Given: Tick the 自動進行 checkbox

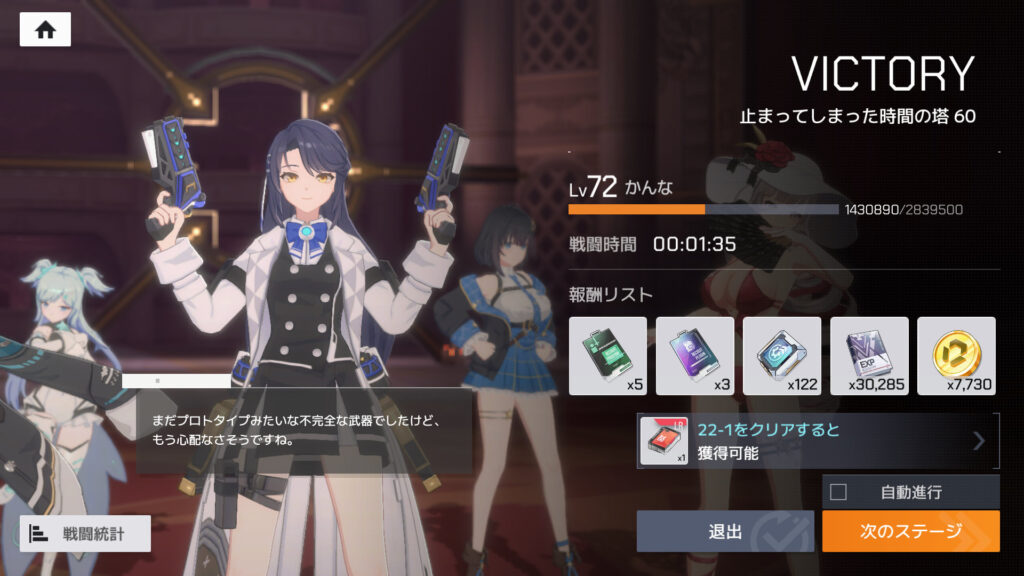Looking at the screenshot, I should [838, 491].
